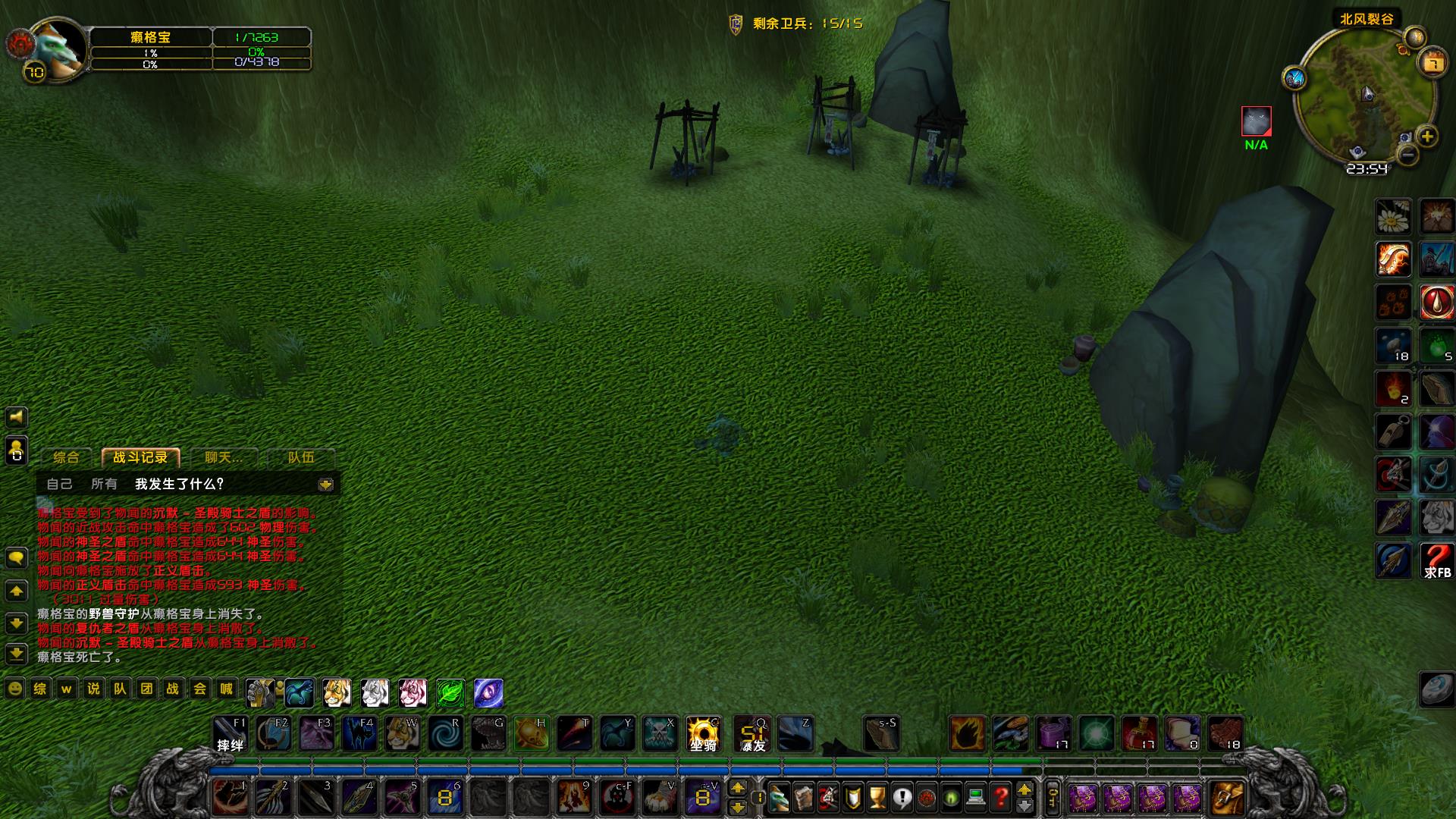Viewport: 1456px width, 819px height.
Task: Open the 战斗记录 combat log tab
Action: click(140, 457)
